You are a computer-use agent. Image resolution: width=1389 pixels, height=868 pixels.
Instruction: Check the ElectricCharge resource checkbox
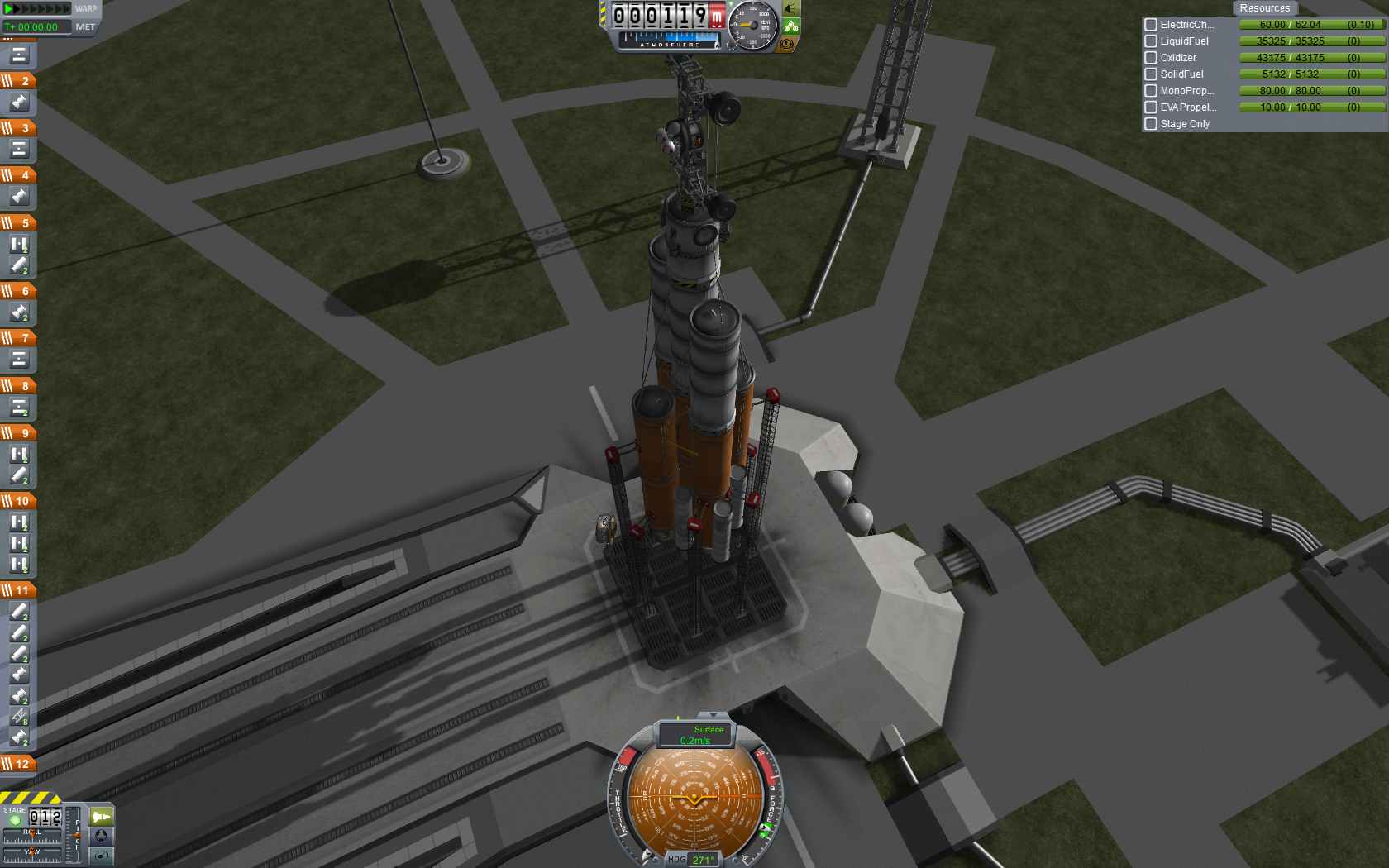coord(1151,25)
